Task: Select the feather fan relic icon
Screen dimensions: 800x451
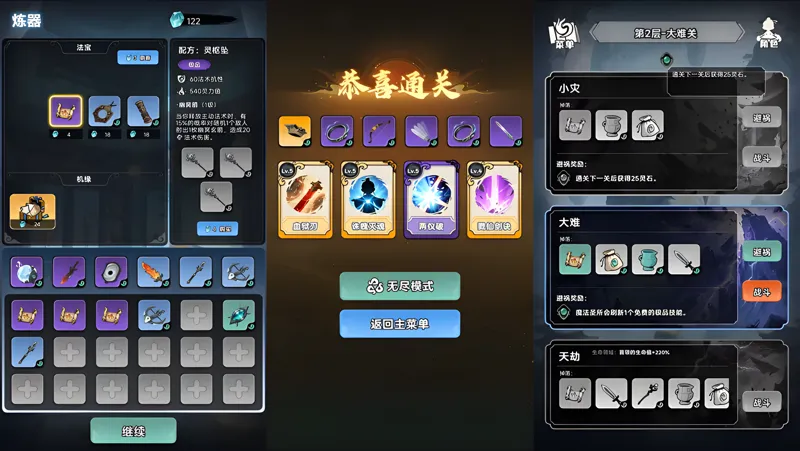Action: click(420, 130)
